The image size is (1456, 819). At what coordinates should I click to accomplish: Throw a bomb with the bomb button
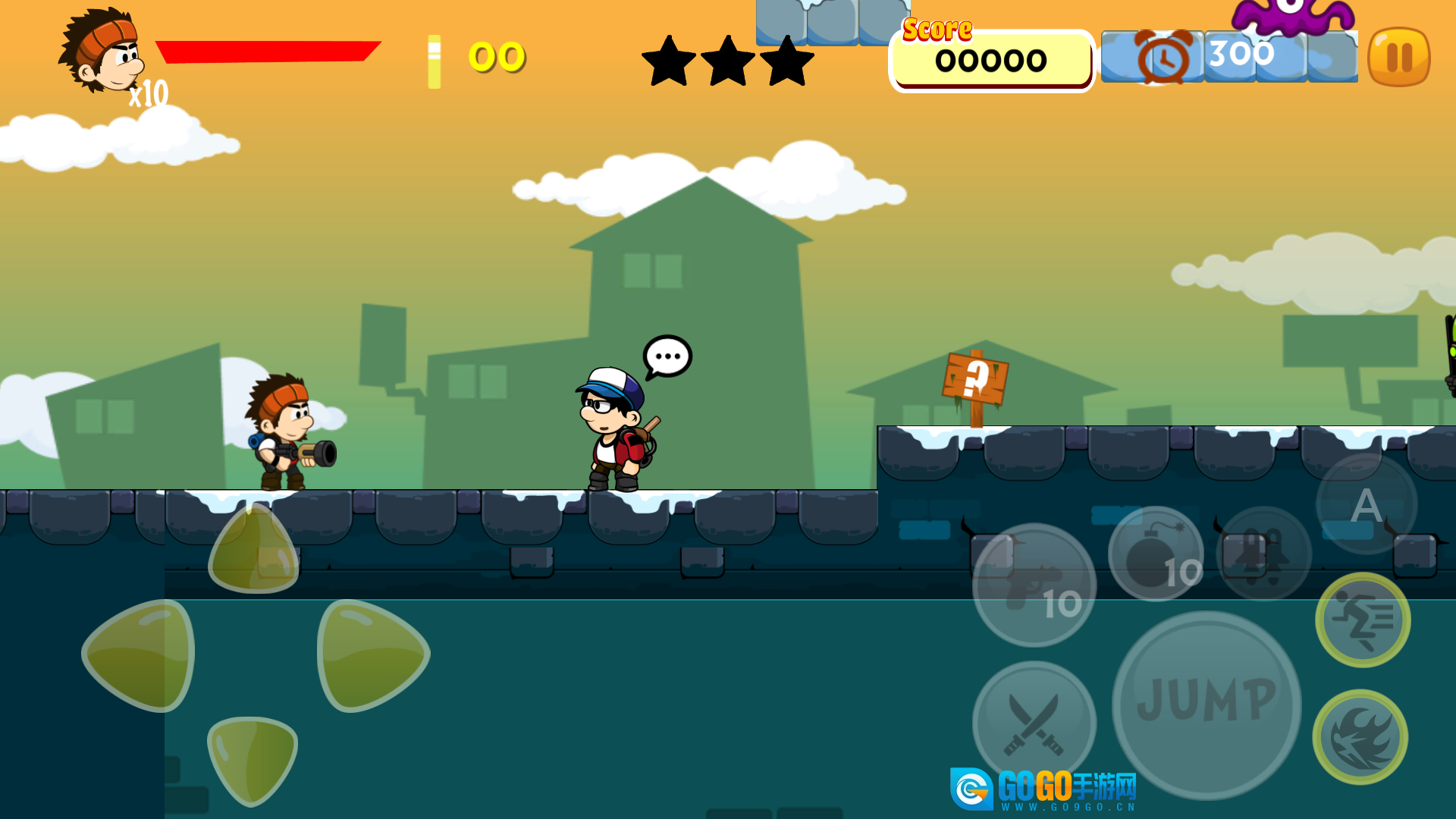[x=1155, y=554]
